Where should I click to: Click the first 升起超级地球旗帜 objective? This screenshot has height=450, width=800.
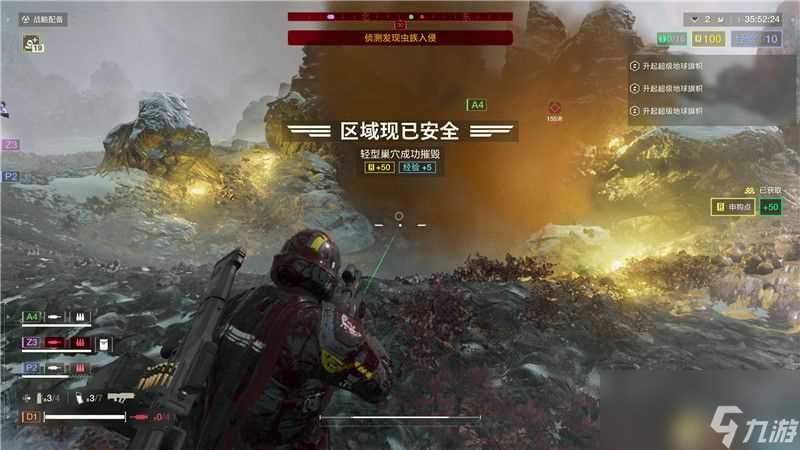pyautogui.click(x=670, y=66)
